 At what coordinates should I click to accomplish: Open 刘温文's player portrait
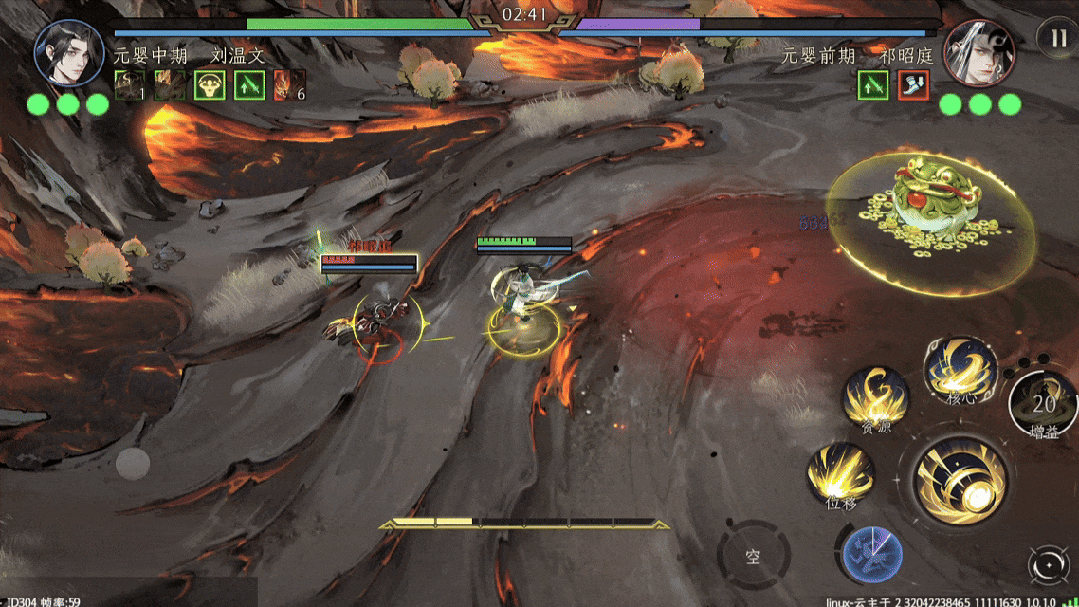point(69,51)
